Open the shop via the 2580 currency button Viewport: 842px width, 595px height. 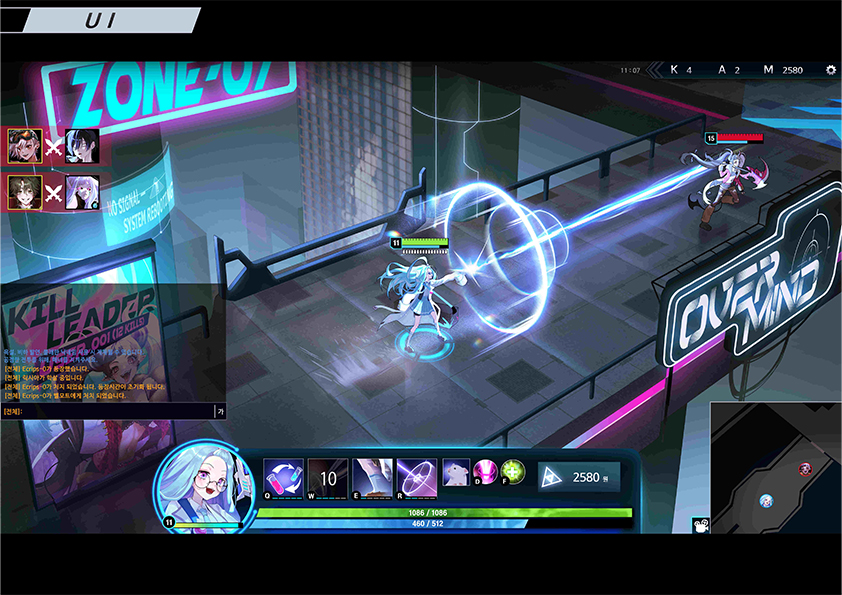coord(579,478)
